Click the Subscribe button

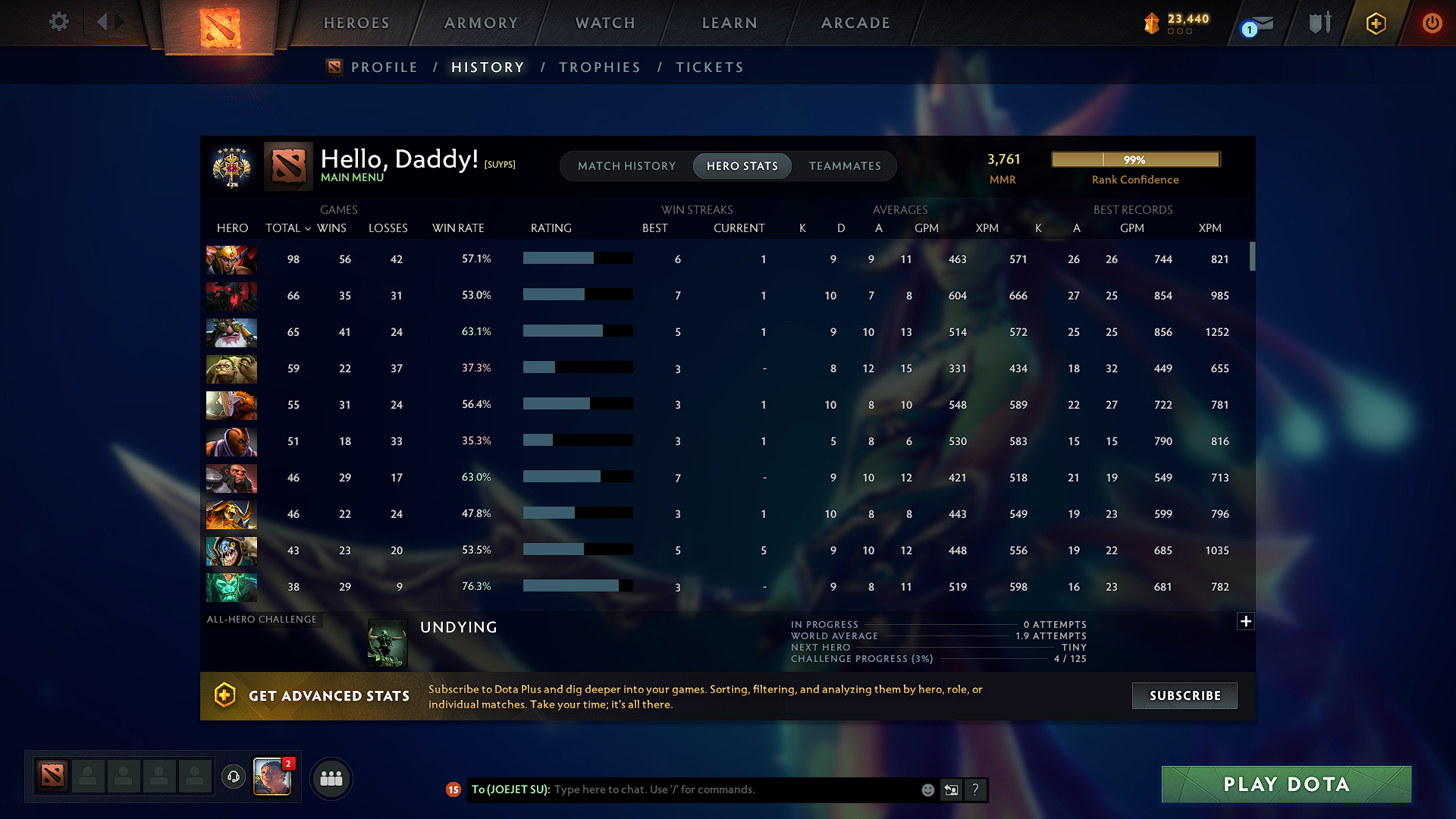pyautogui.click(x=1184, y=695)
